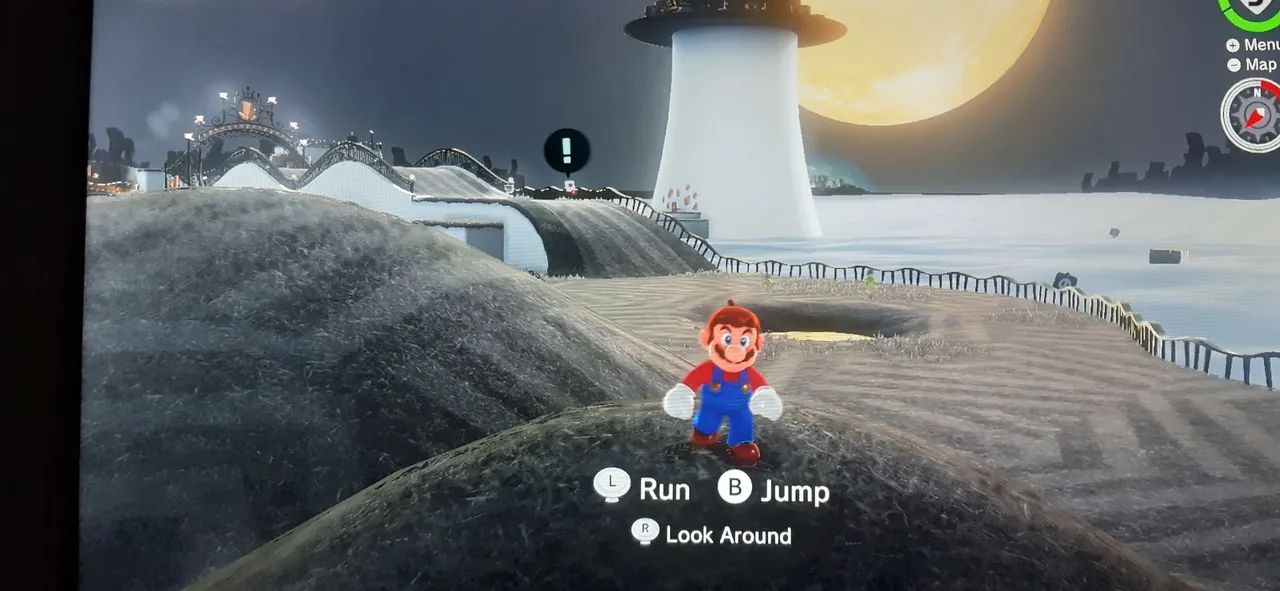Open the Map label in the HUD
The width and height of the screenshot is (1280, 591).
pos(1258,65)
